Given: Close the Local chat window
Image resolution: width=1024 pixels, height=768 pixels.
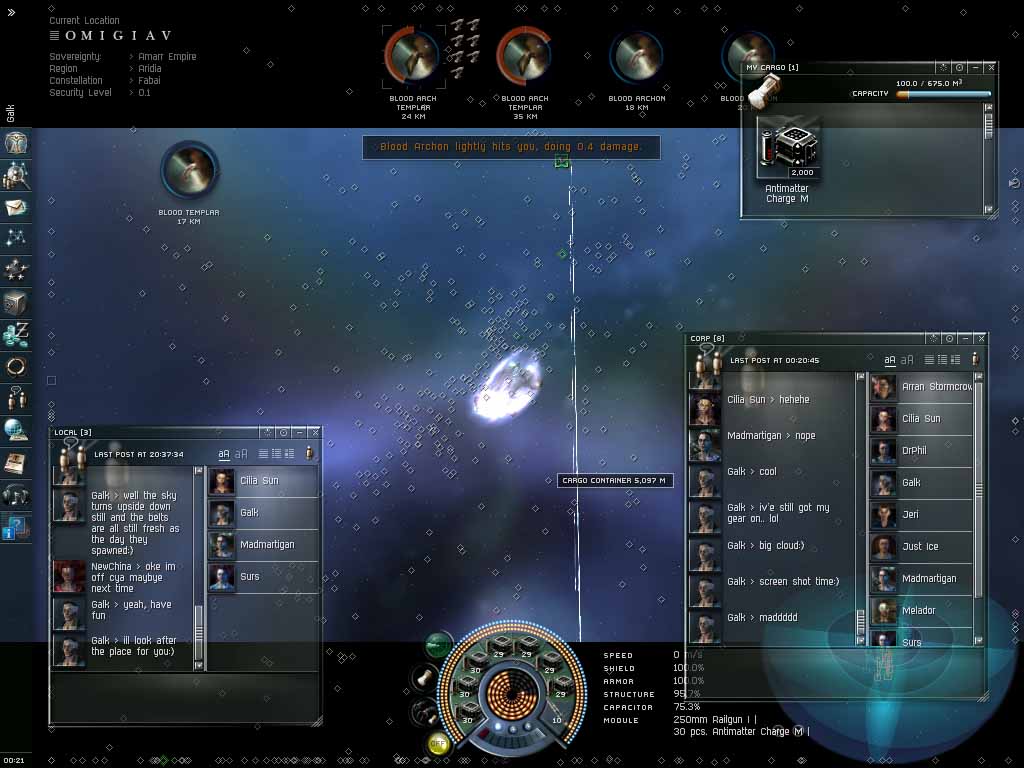Looking at the screenshot, I should 315,432.
